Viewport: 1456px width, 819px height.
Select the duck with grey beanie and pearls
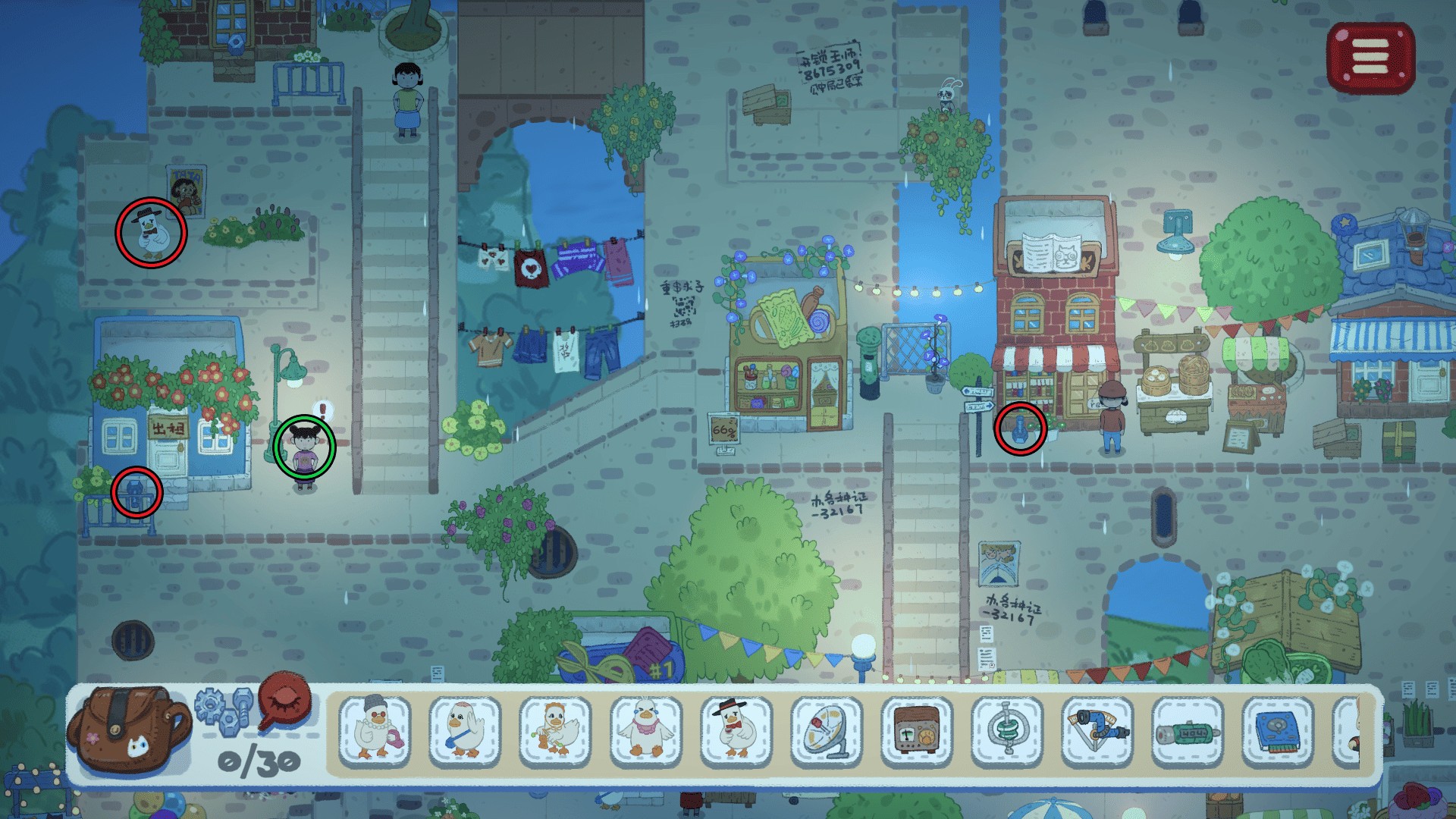click(x=375, y=730)
